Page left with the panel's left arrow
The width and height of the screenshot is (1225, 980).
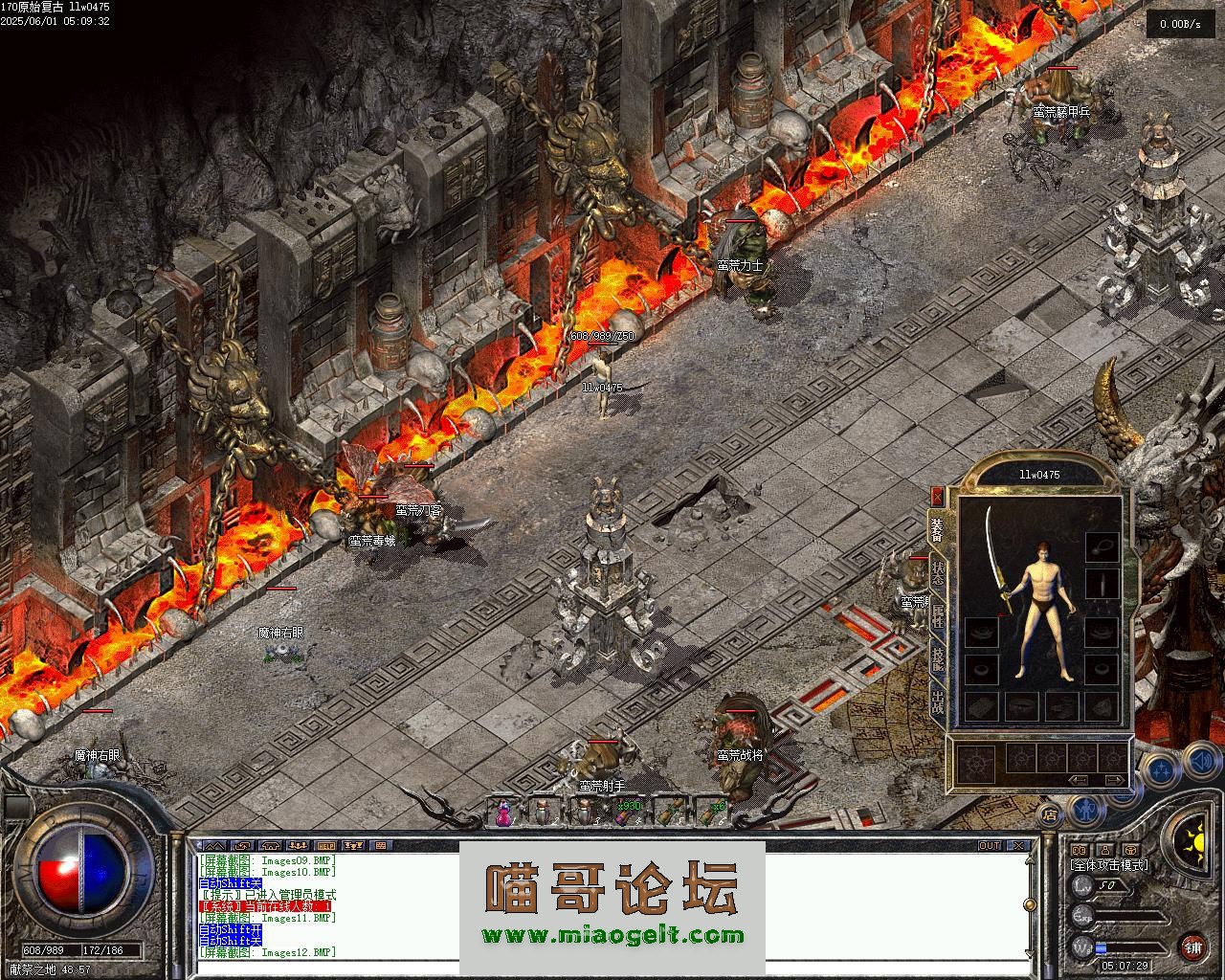pos(1079,780)
